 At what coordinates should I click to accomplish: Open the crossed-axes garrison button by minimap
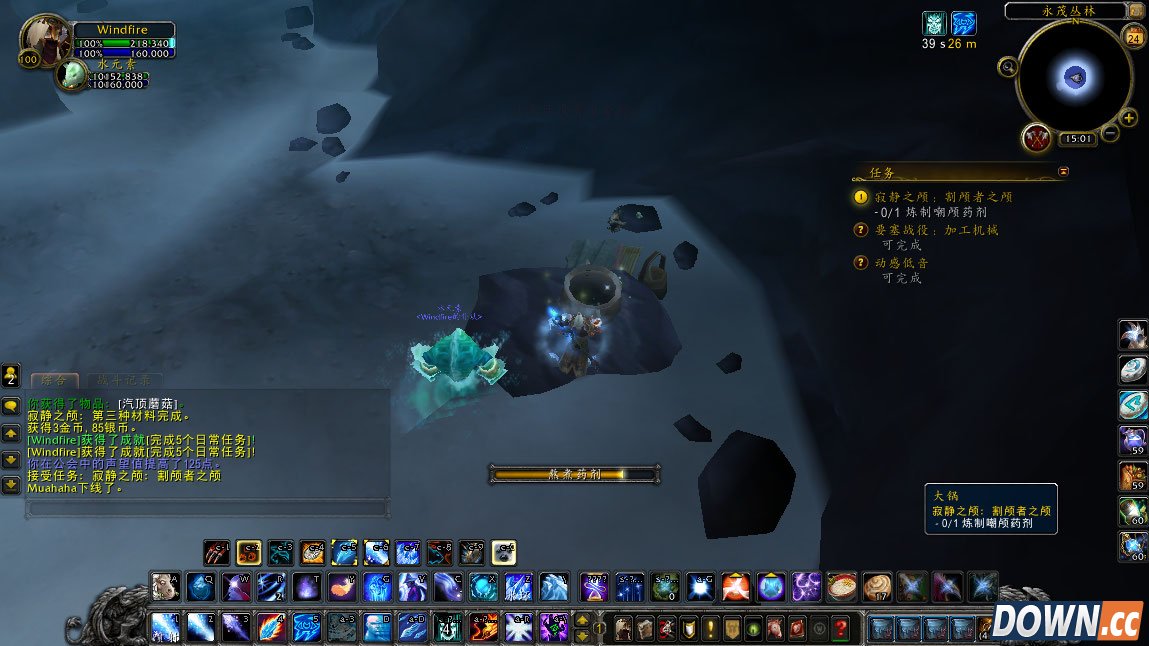tap(1039, 138)
